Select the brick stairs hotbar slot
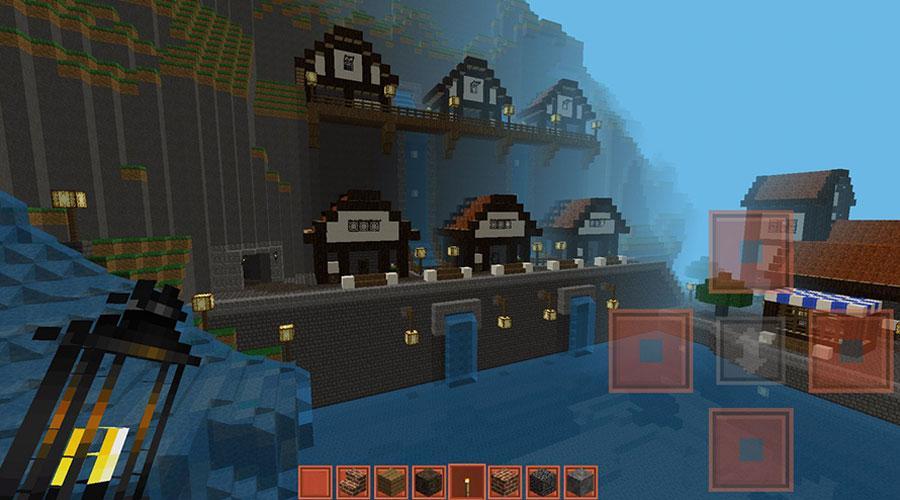 coord(351,482)
